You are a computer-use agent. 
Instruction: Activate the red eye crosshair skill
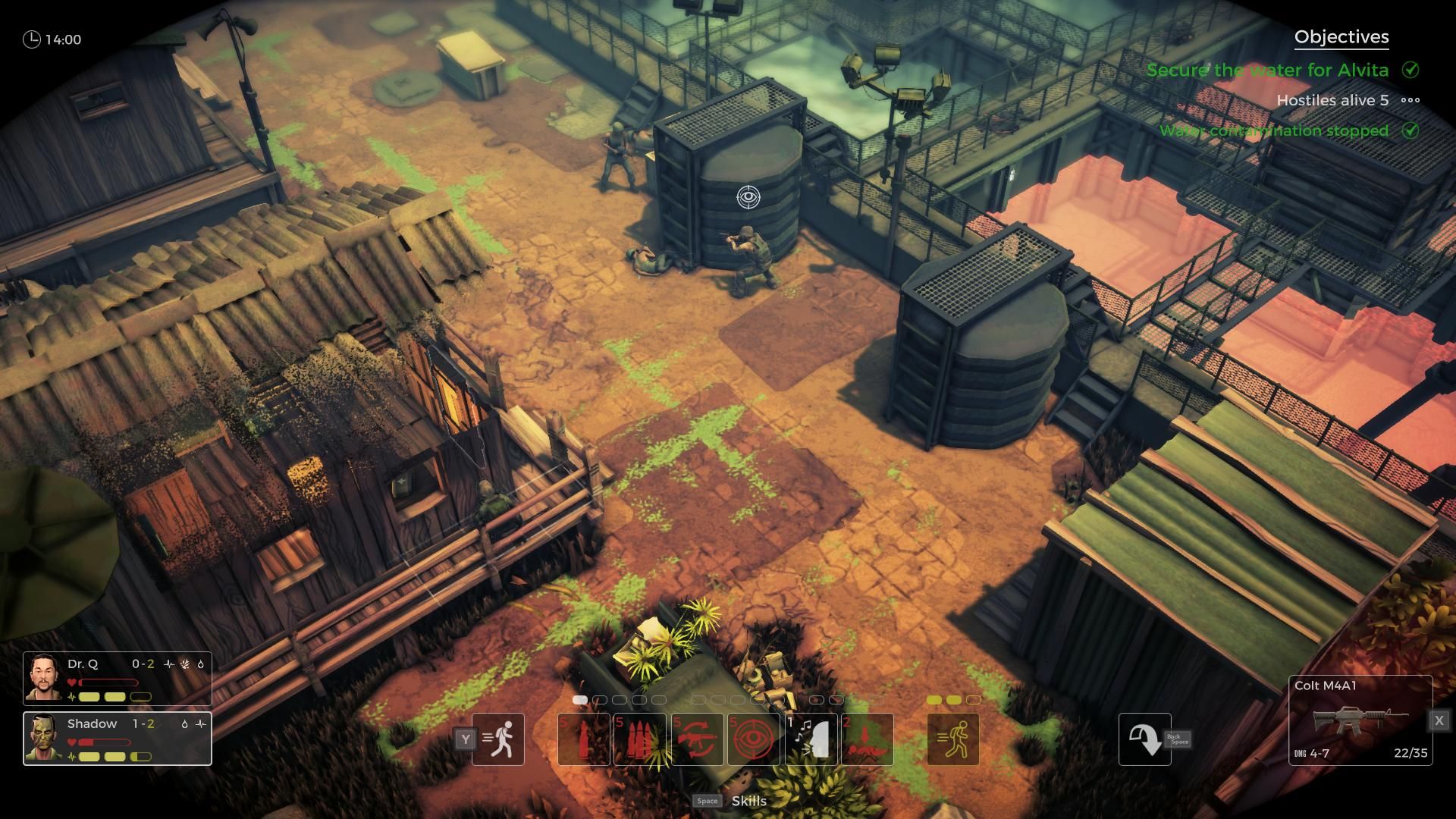tap(754, 739)
